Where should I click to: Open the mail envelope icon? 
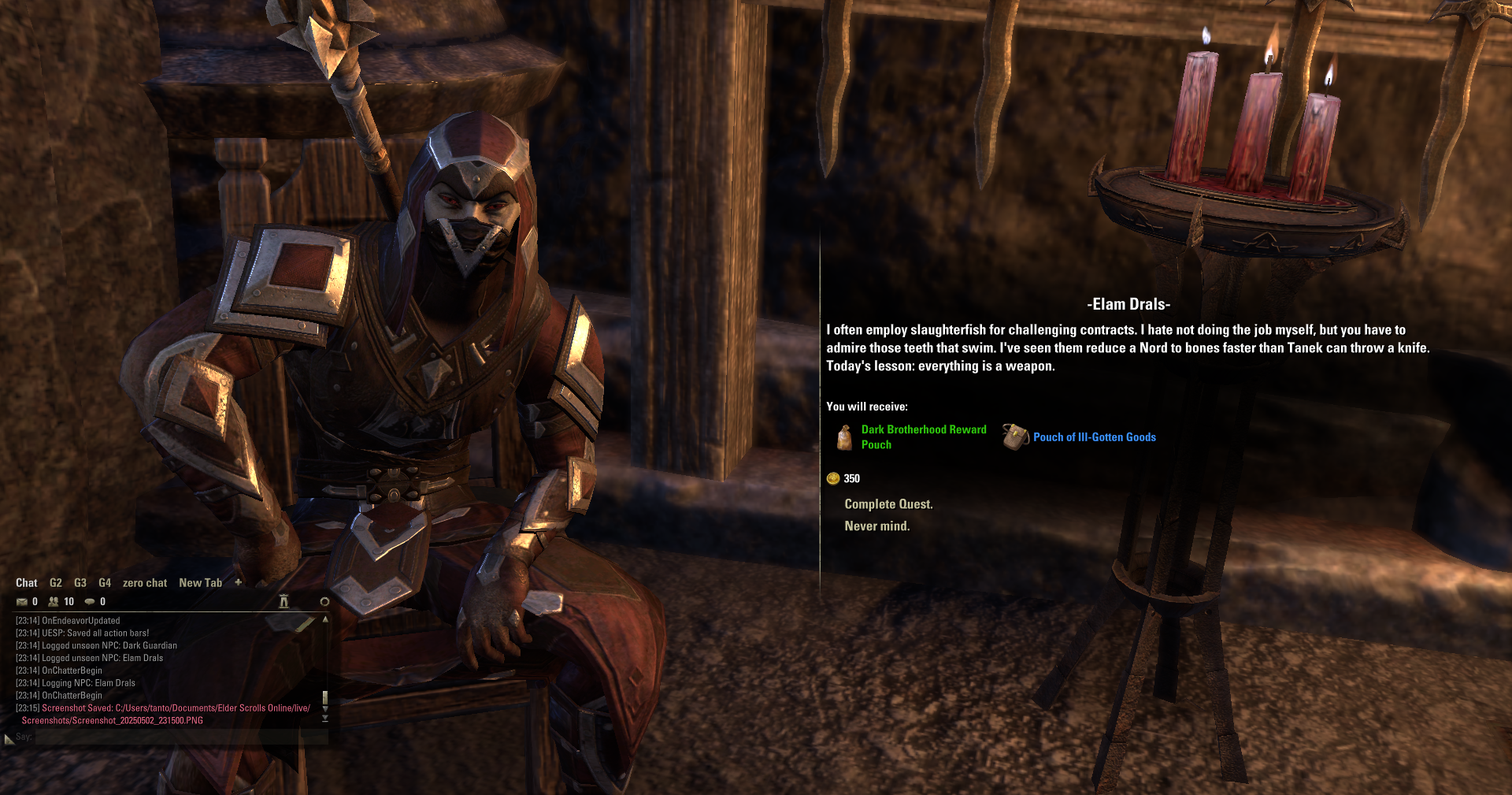click(x=22, y=602)
